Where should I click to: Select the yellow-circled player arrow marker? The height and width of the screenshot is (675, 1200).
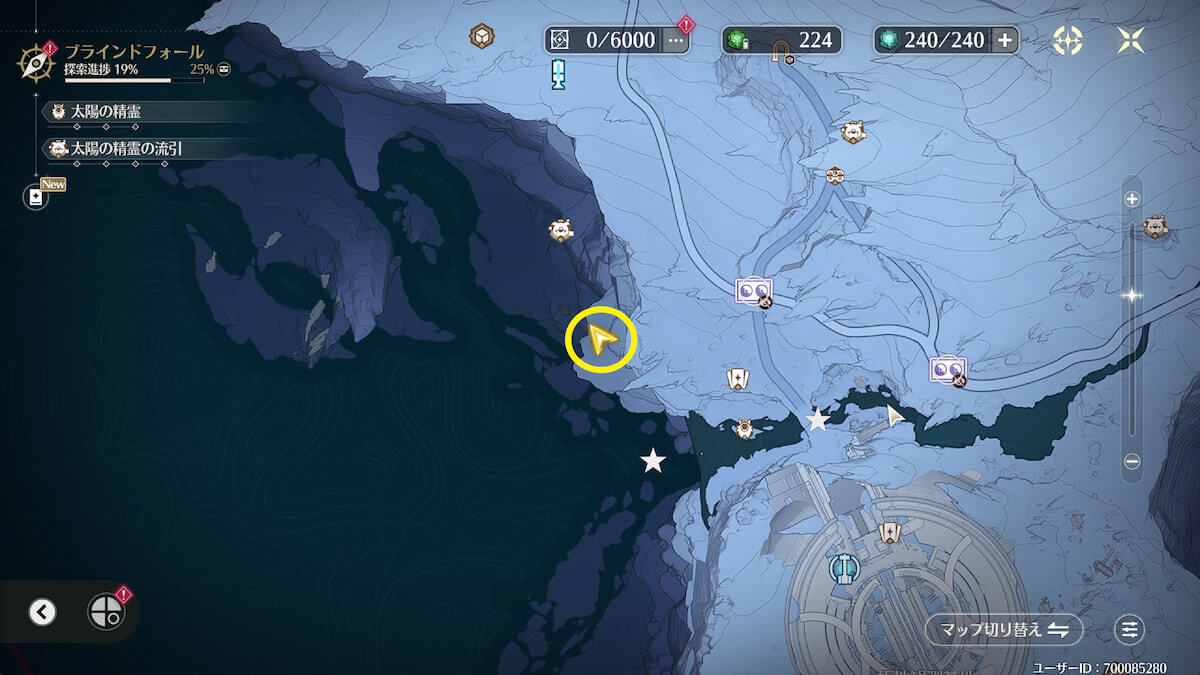point(601,340)
